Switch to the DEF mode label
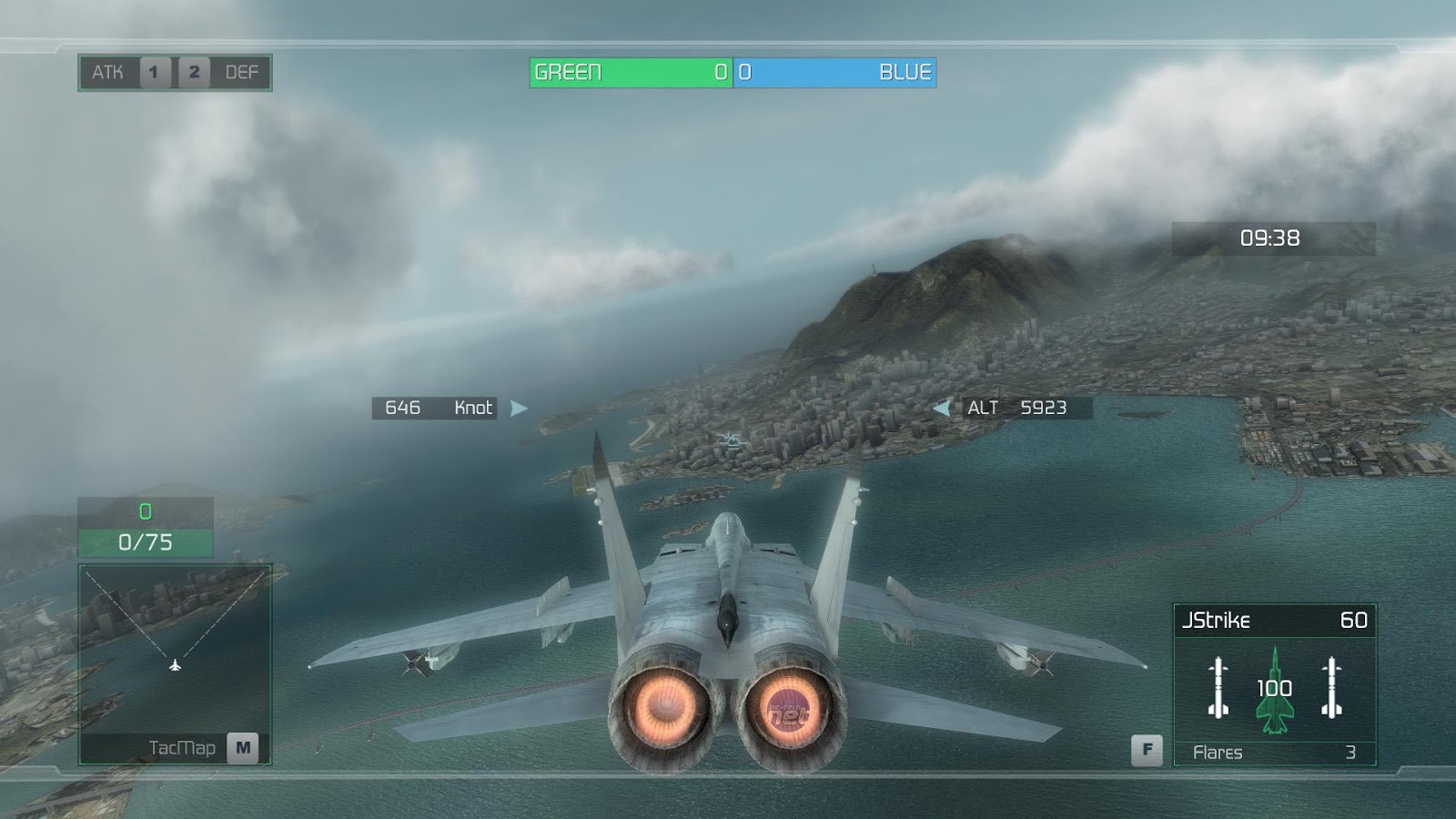Screen dimensions: 1456x819 pyautogui.click(x=241, y=73)
